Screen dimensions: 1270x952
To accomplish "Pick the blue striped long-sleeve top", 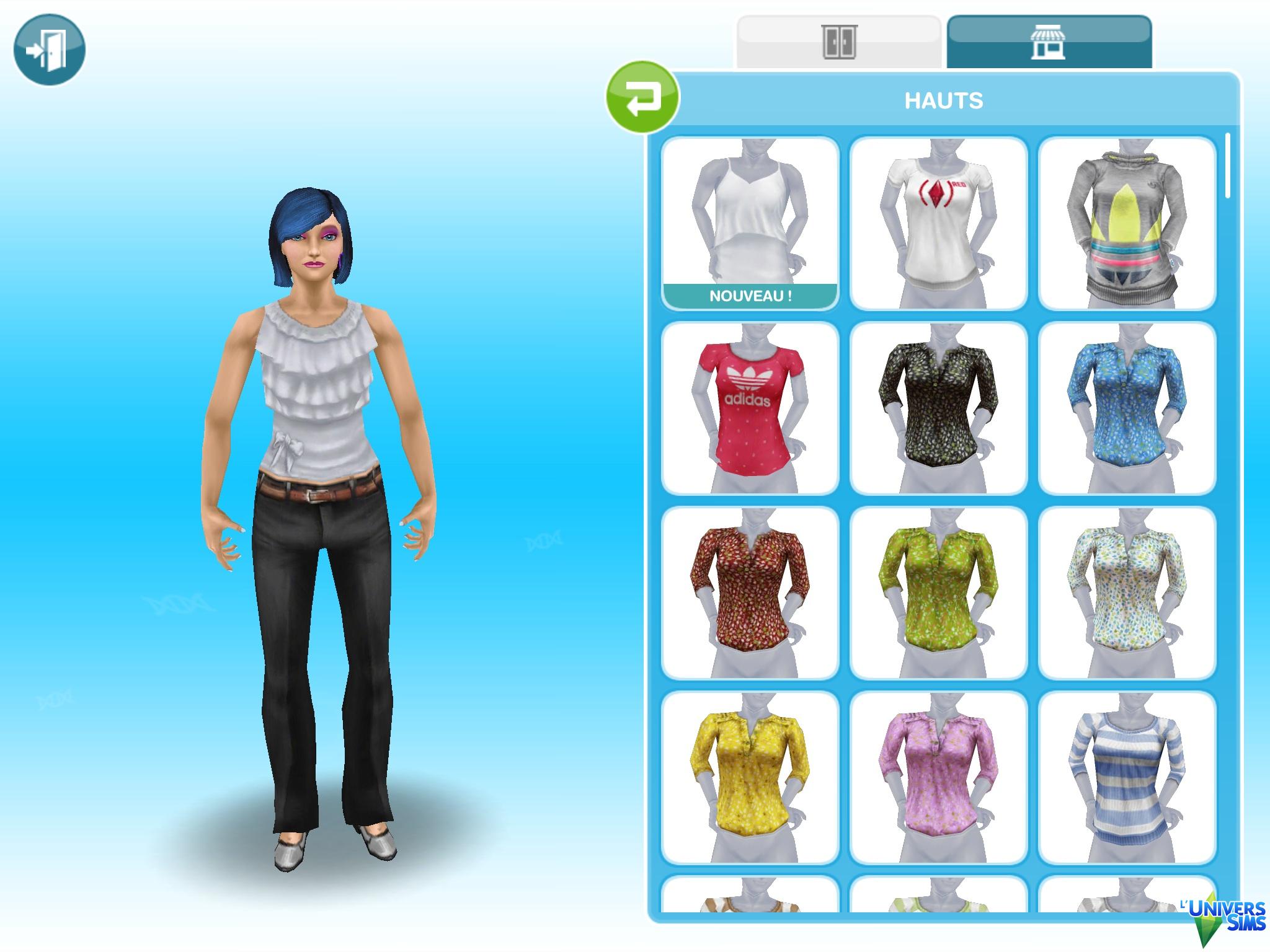I will coord(1127,777).
